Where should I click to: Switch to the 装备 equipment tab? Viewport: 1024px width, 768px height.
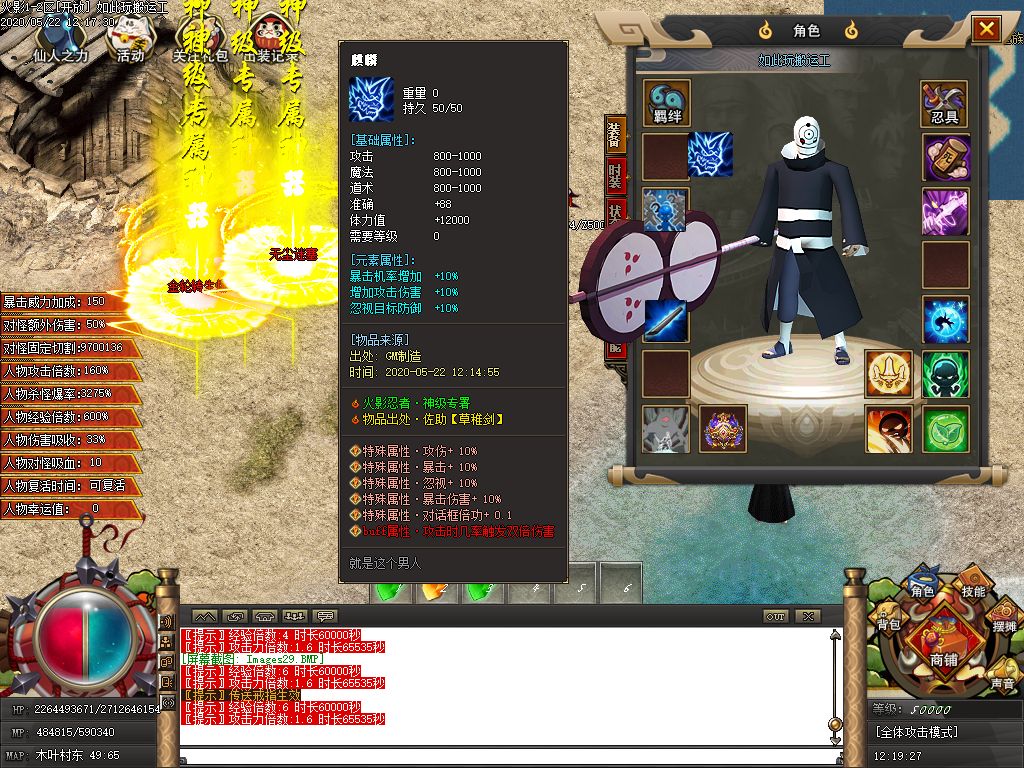pyautogui.click(x=615, y=135)
